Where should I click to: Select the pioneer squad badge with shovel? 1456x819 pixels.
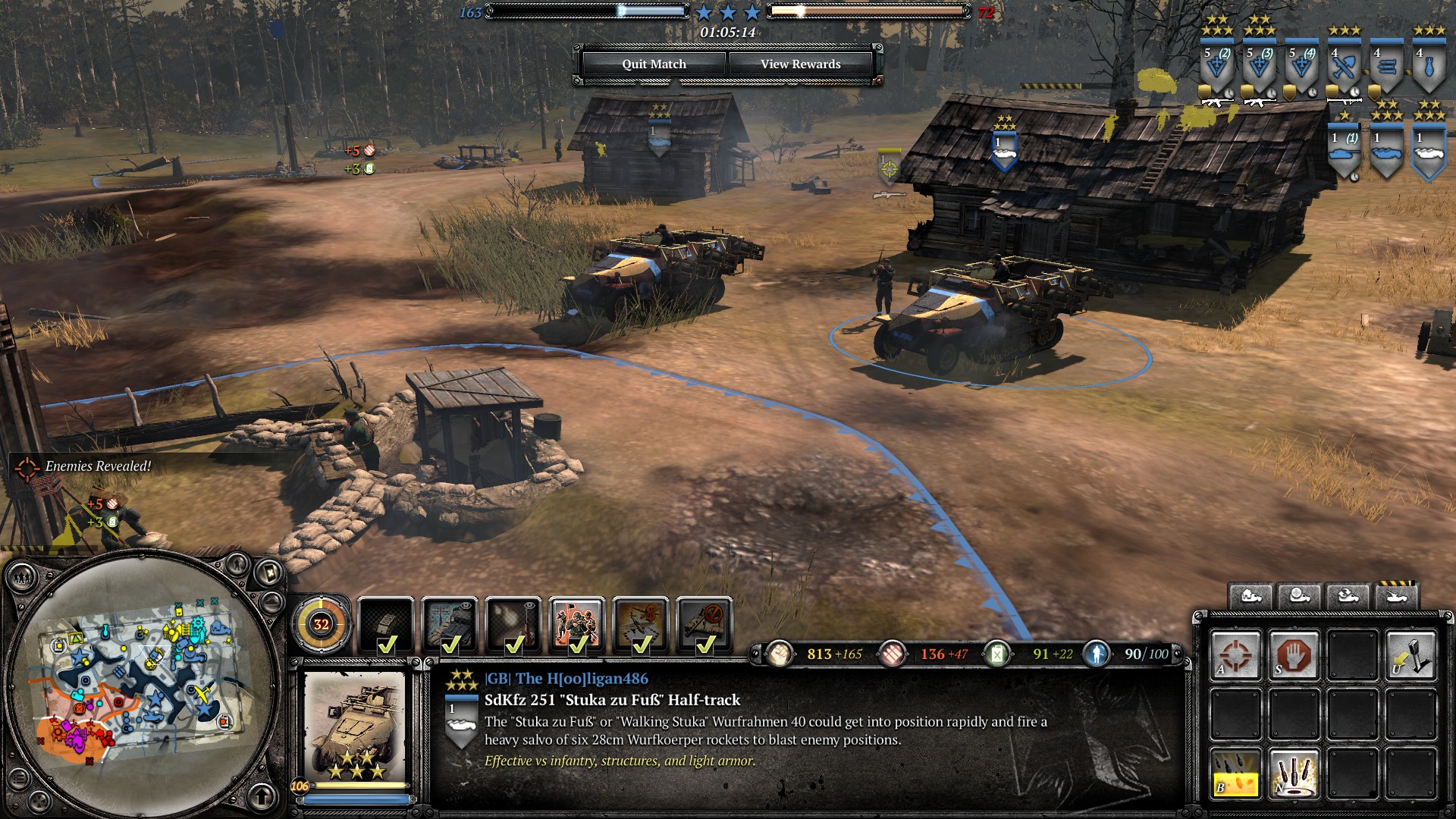click(x=1344, y=68)
